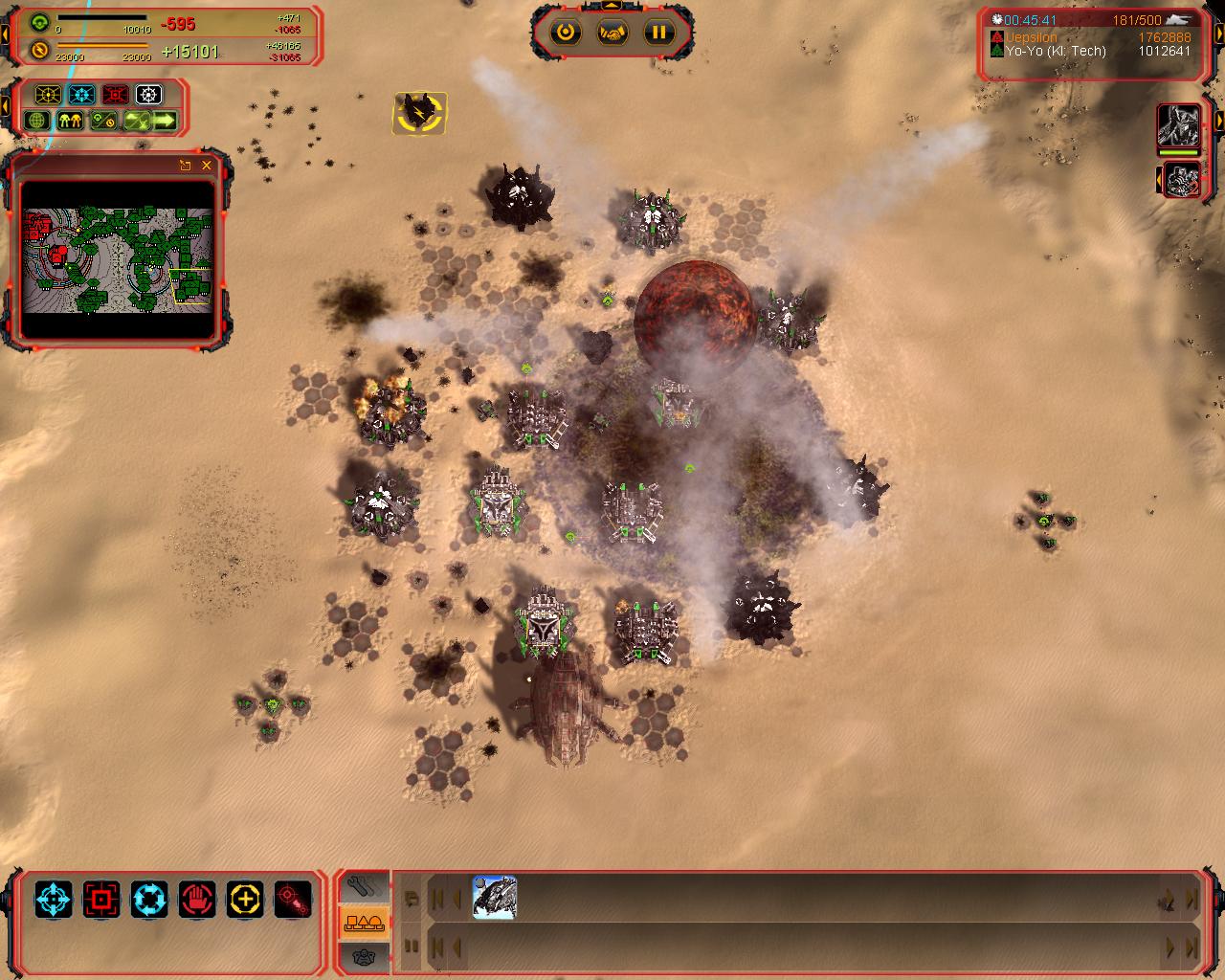Viewport: 1225px width, 980px height.
Task: Select the commander avatar portrait
Action: point(1179,125)
